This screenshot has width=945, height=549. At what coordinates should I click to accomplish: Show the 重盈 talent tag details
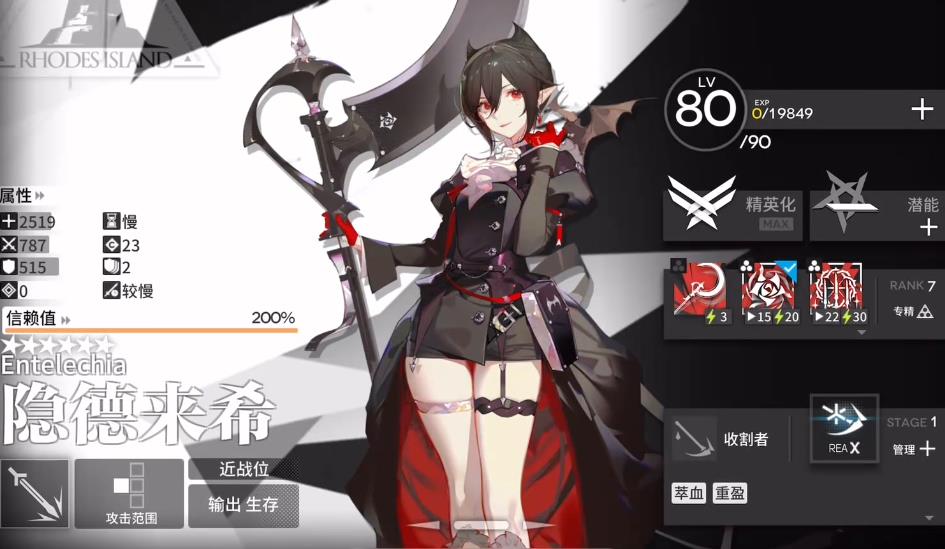click(729, 494)
